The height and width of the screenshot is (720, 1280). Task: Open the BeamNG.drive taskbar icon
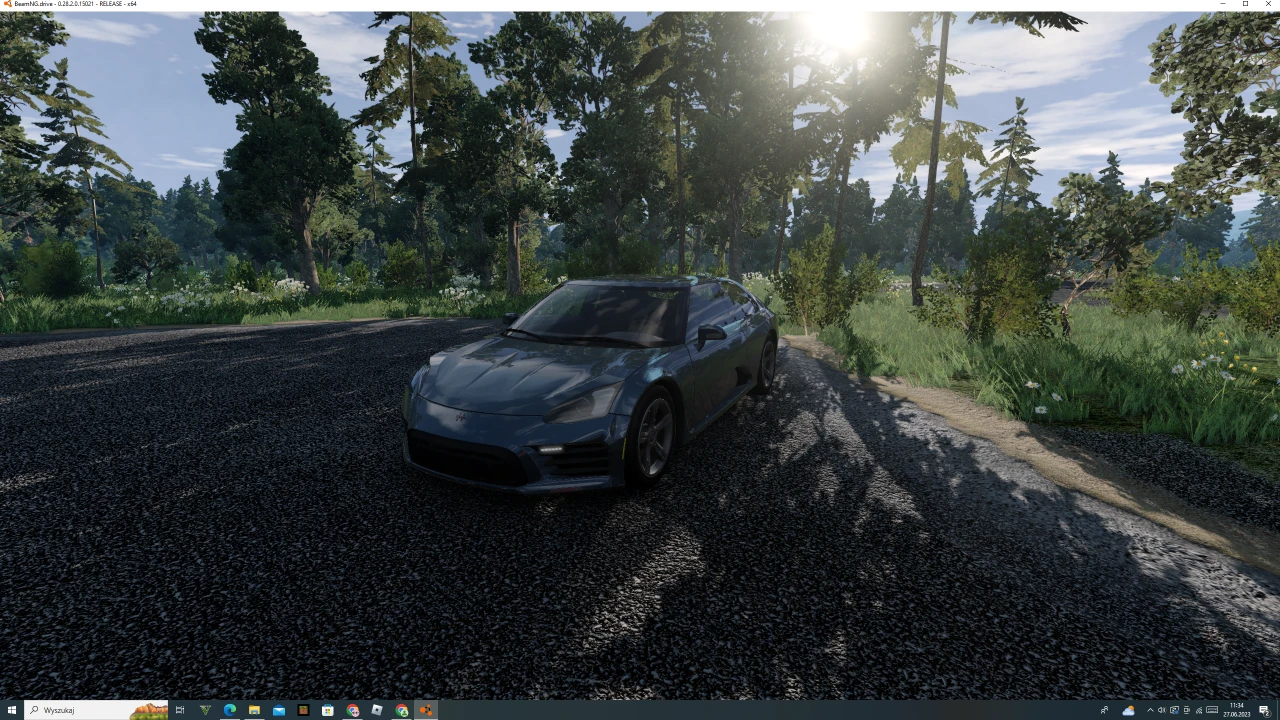[x=425, y=710]
